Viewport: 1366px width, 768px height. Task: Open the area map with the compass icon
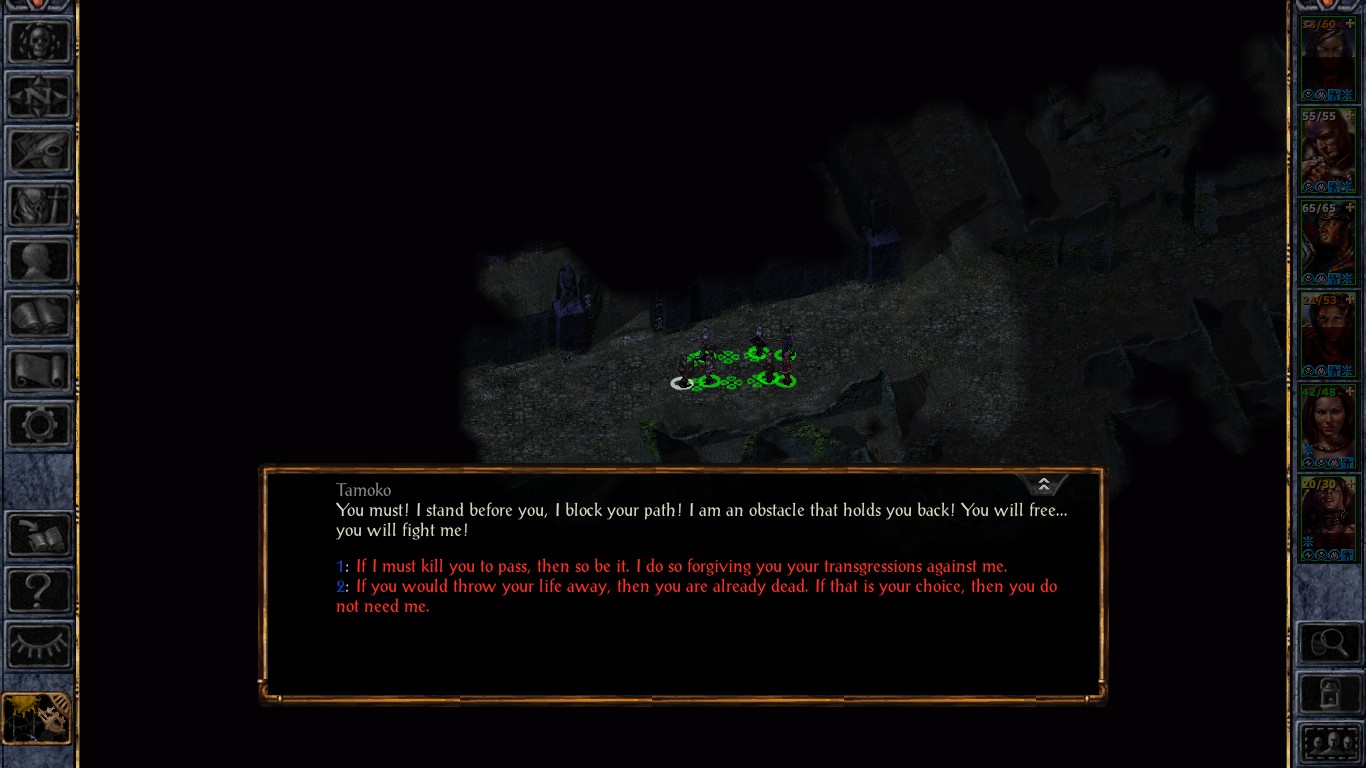pyautogui.click(x=39, y=98)
